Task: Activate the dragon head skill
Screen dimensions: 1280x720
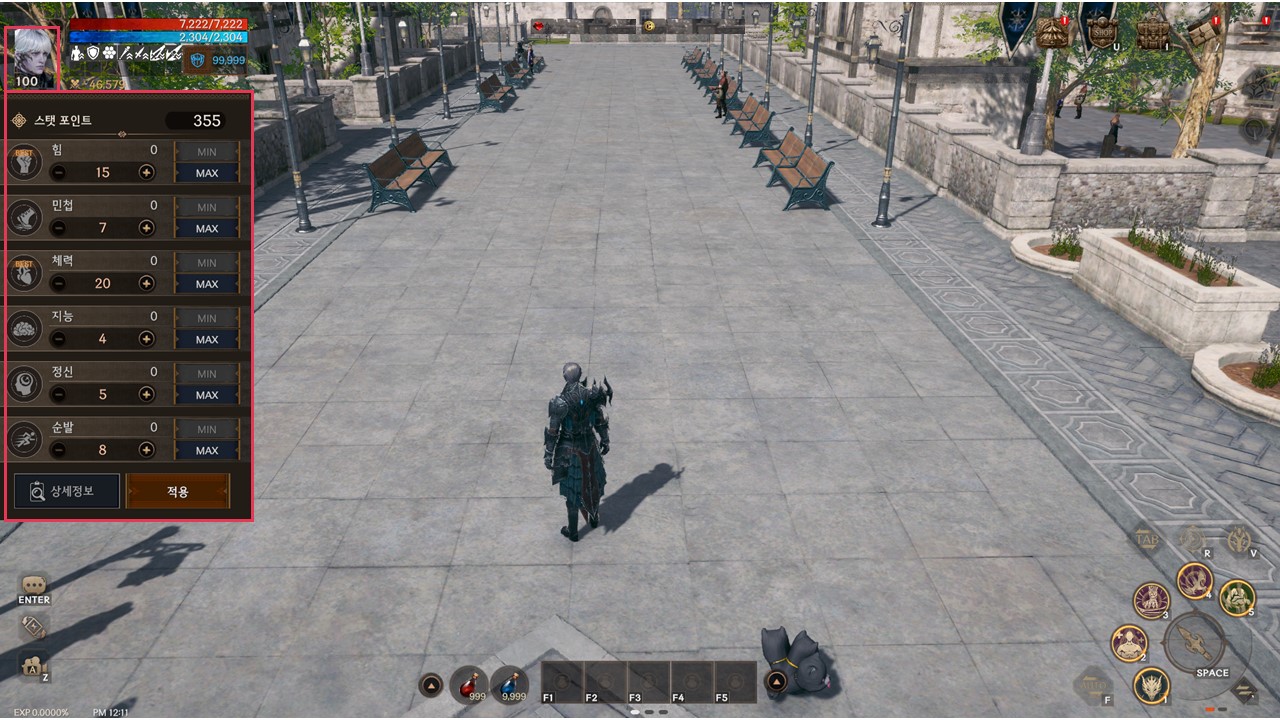Action: (x=1152, y=685)
